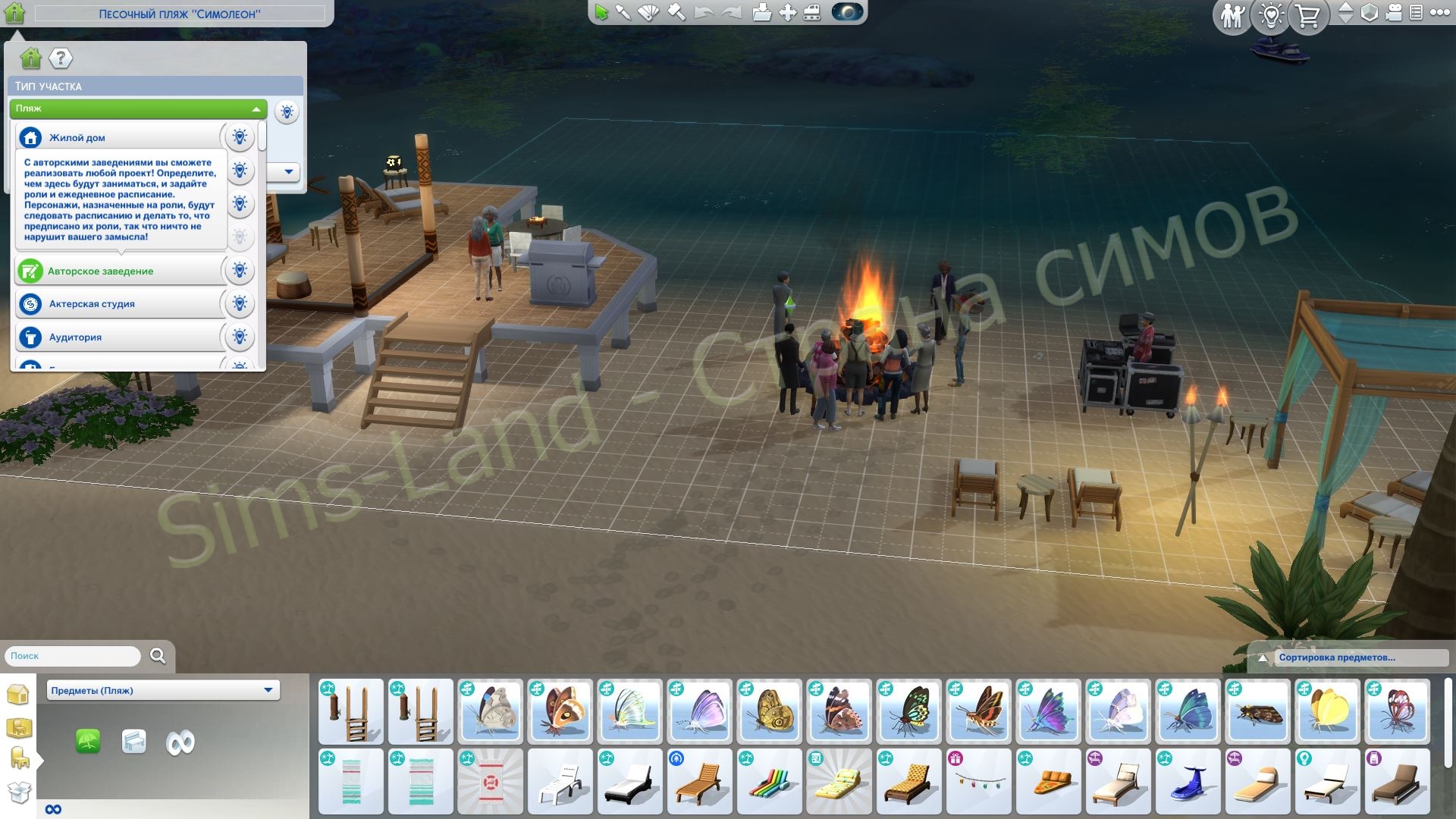The width and height of the screenshot is (1456, 819).
Task: Open the 'Предметы (Пляж)' category dropdown
Action: point(162,690)
